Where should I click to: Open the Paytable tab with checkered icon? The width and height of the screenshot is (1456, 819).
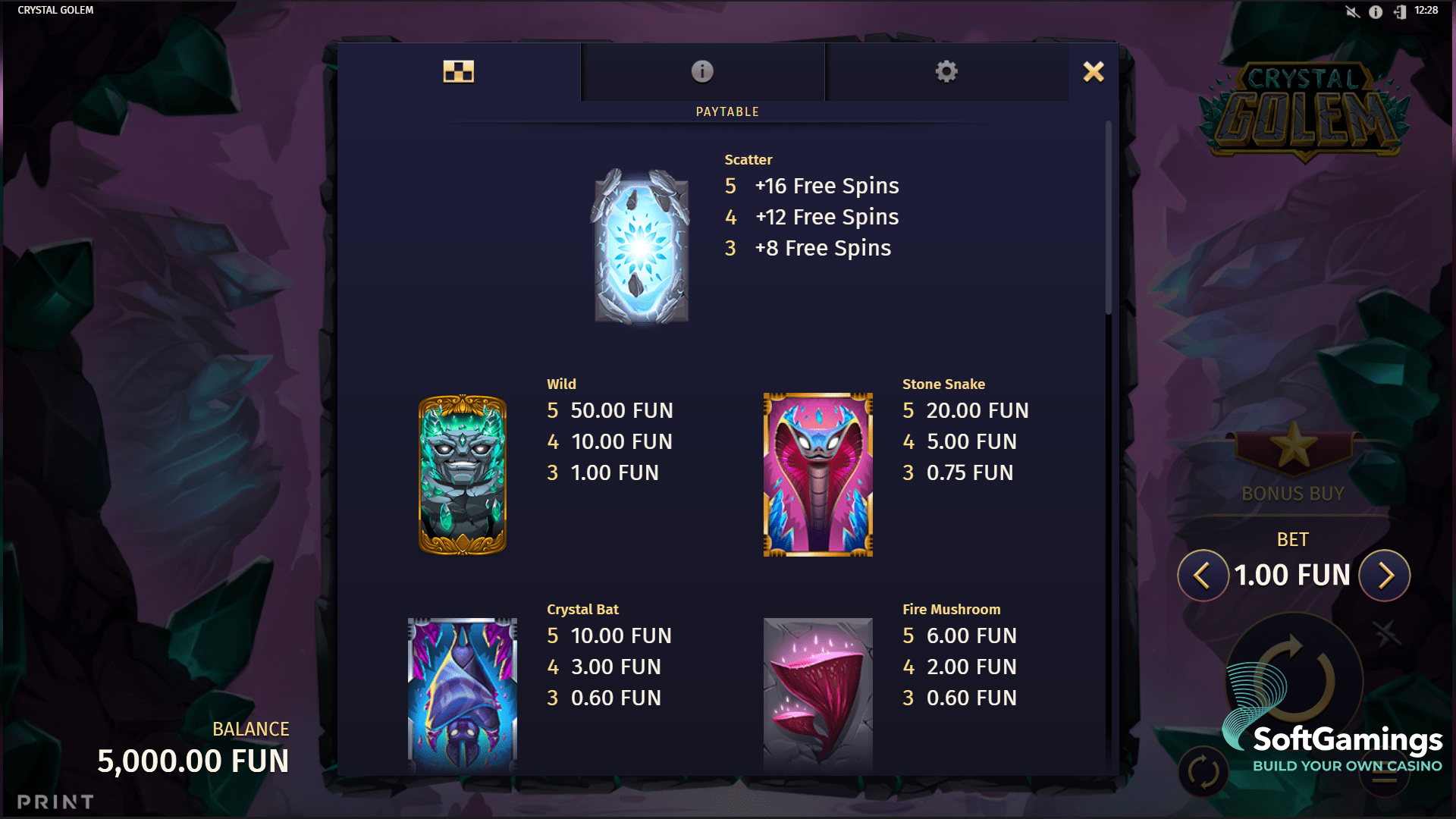pos(459,71)
